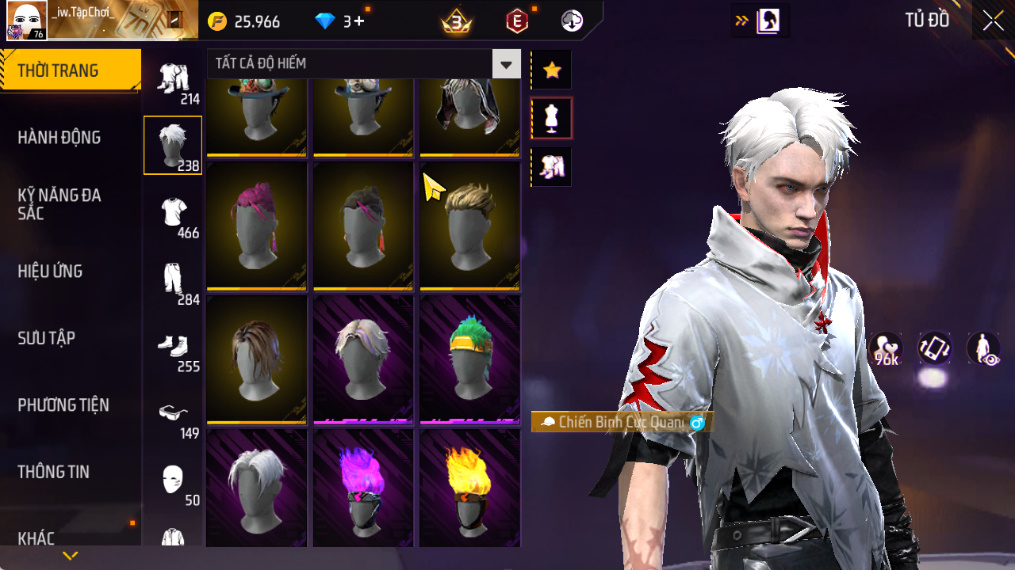Image resolution: width=1015 pixels, height=570 pixels.
Task: Close the Tủ Đồ vault screen
Action: coord(992,21)
